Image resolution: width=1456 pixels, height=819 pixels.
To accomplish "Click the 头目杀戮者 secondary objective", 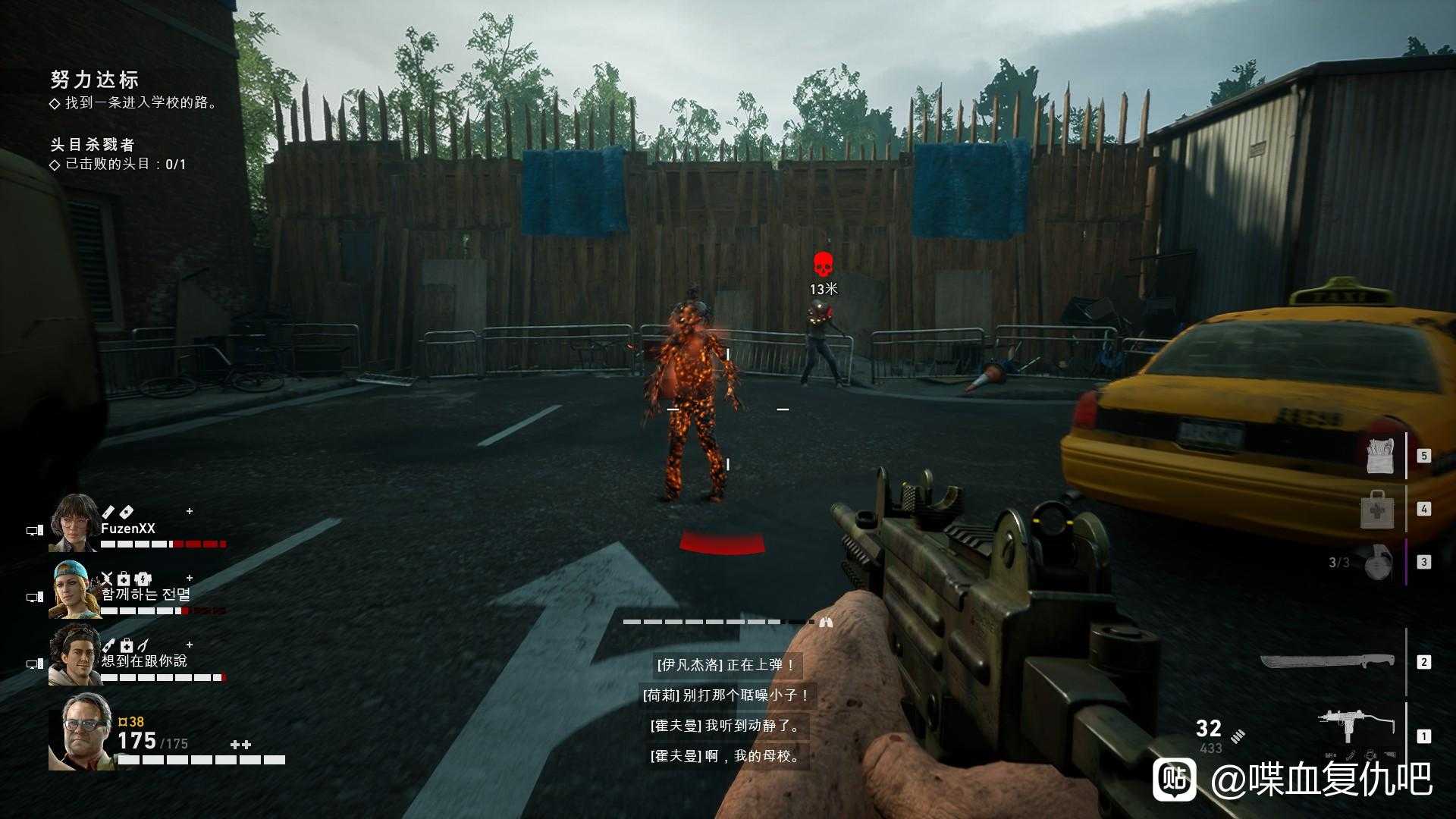I will (93, 144).
